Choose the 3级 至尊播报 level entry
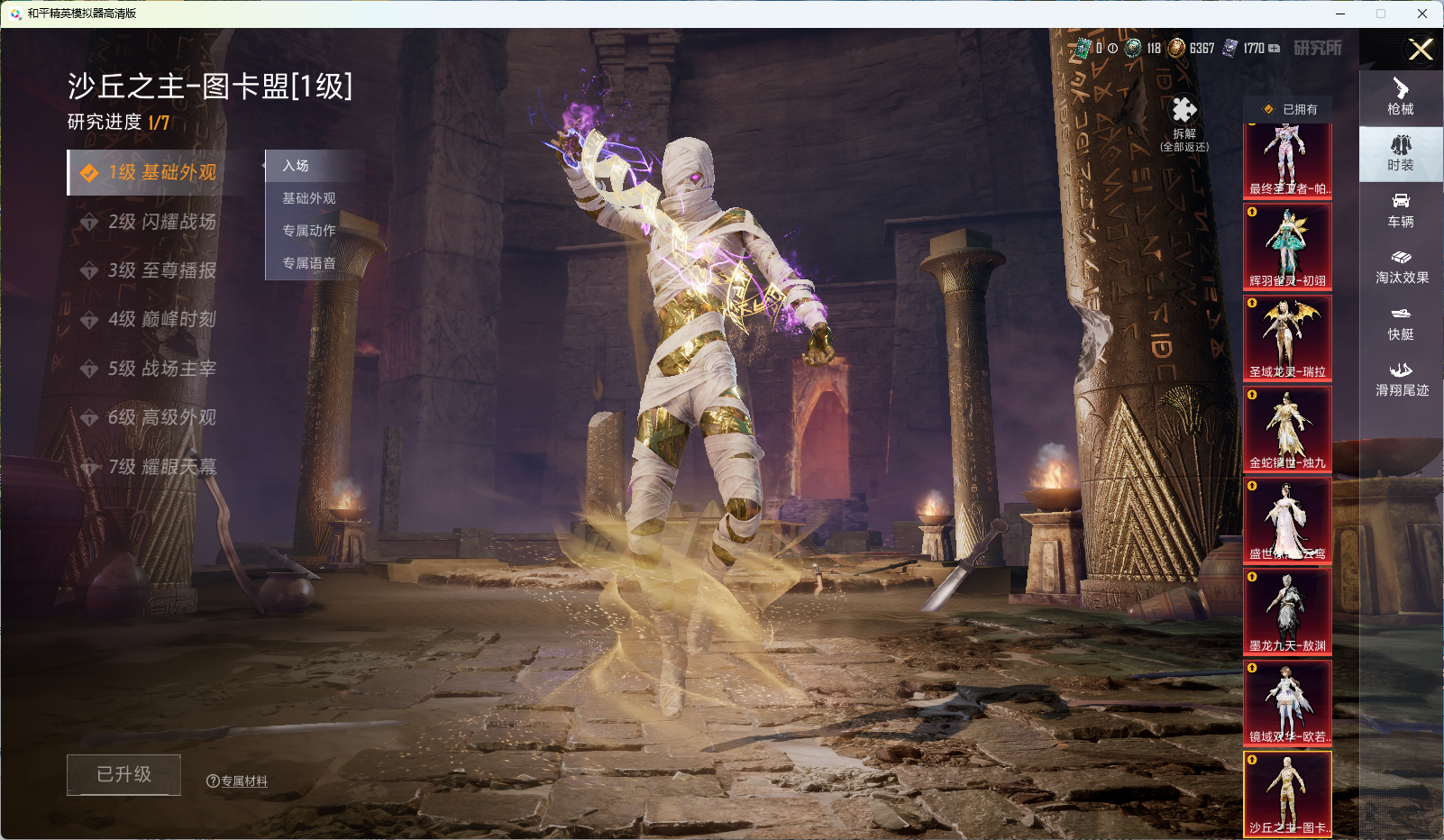1444x840 pixels. tap(161, 270)
